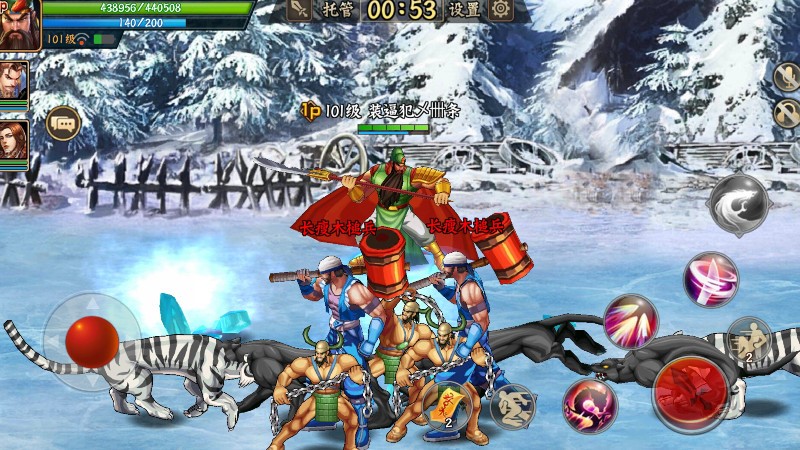Activate the grey running-figure dash button
This screenshot has width=800, height=450.
click(513, 406)
